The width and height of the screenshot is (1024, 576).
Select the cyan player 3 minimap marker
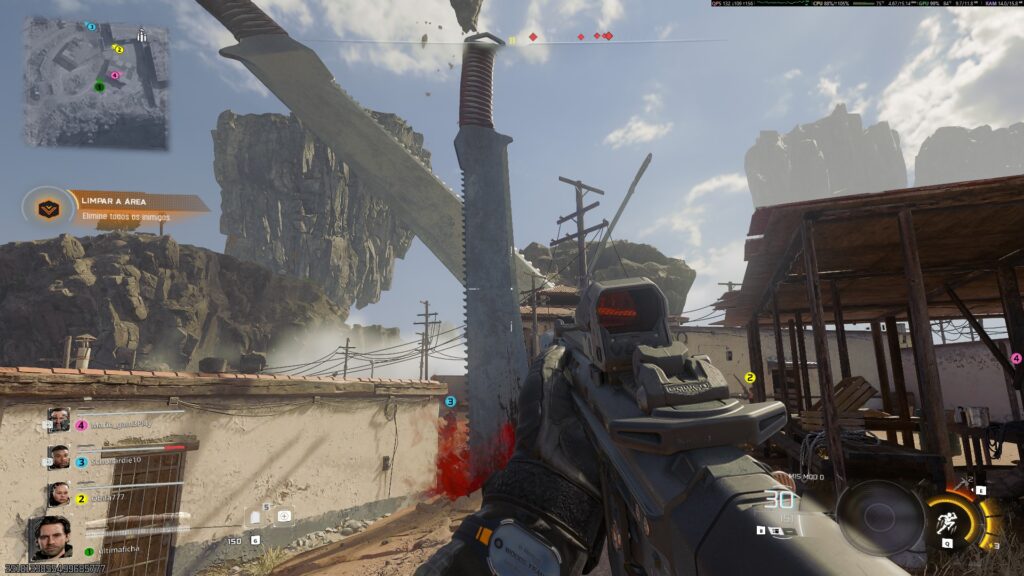point(91,27)
